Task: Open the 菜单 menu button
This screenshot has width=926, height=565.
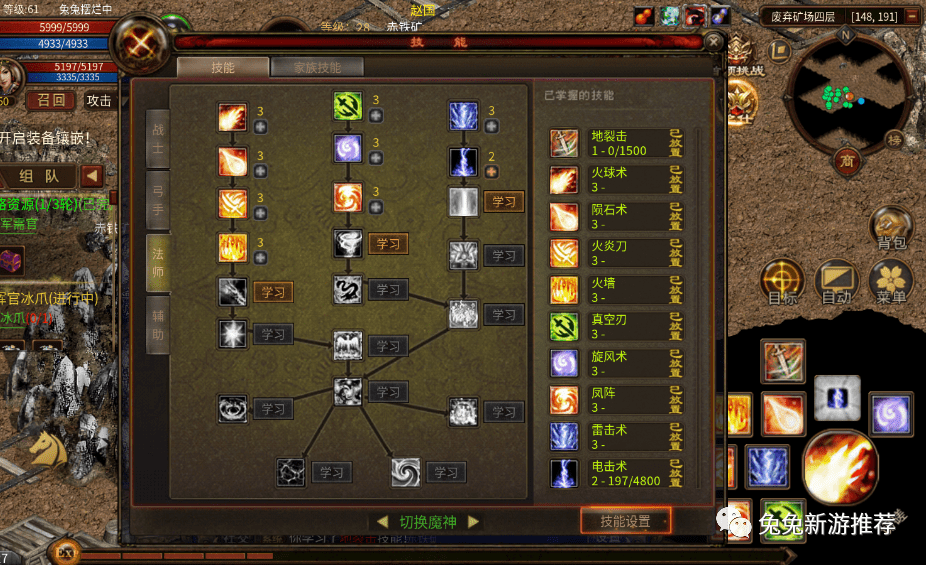Action: [889, 284]
